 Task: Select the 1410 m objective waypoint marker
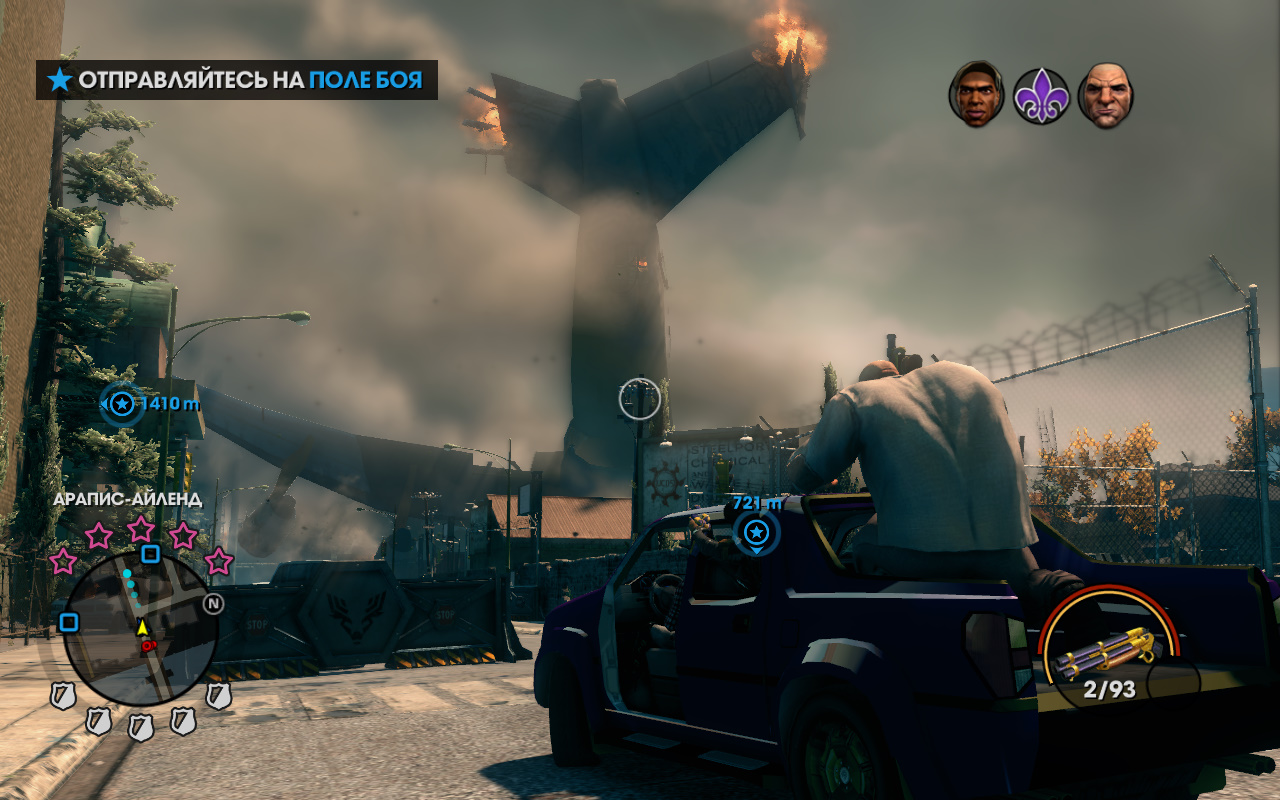point(122,404)
